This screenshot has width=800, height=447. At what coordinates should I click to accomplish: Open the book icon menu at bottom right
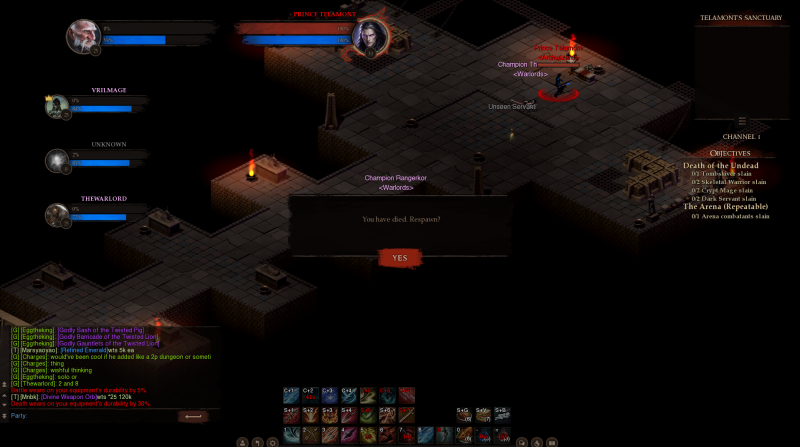[552, 441]
